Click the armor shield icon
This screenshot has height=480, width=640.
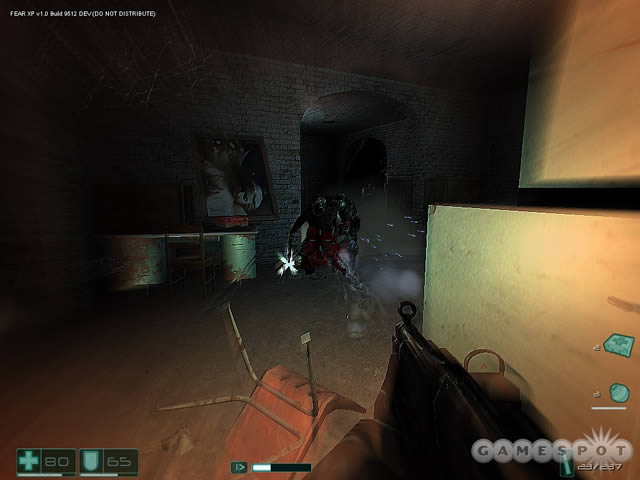[90, 461]
